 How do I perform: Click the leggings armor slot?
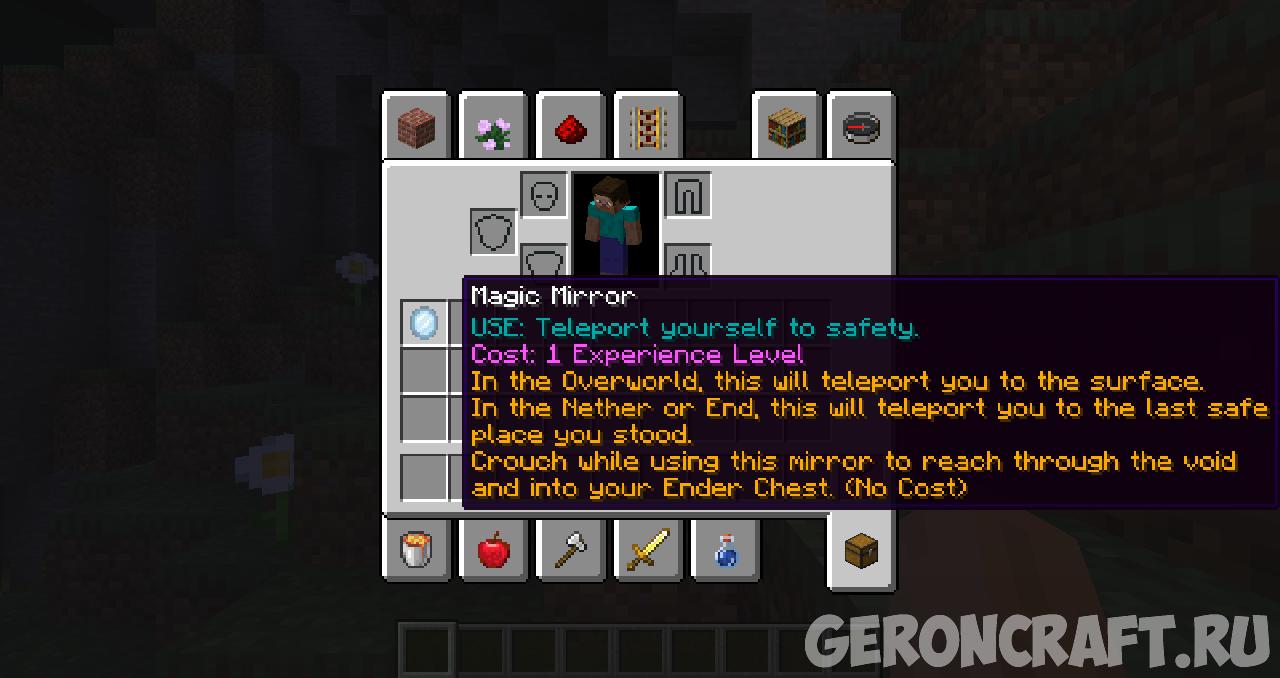(688, 195)
